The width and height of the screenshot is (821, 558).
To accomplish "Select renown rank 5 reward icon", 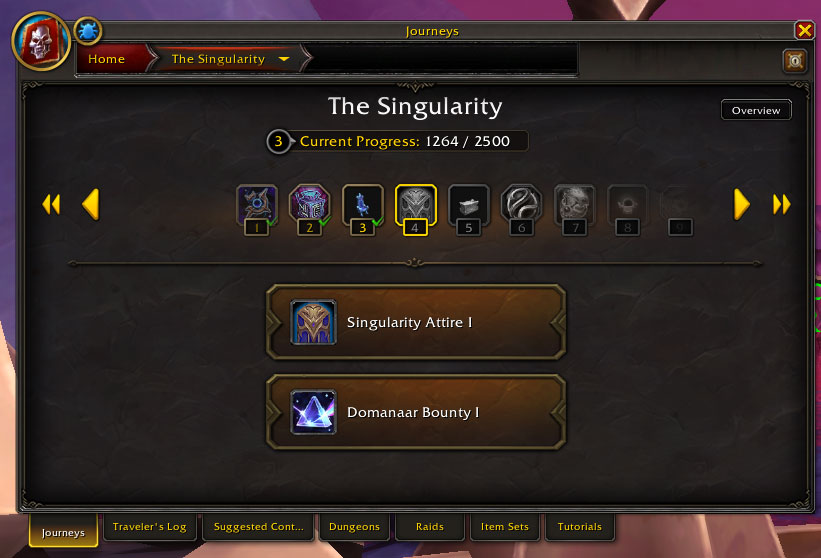I will pyautogui.click(x=468, y=205).
